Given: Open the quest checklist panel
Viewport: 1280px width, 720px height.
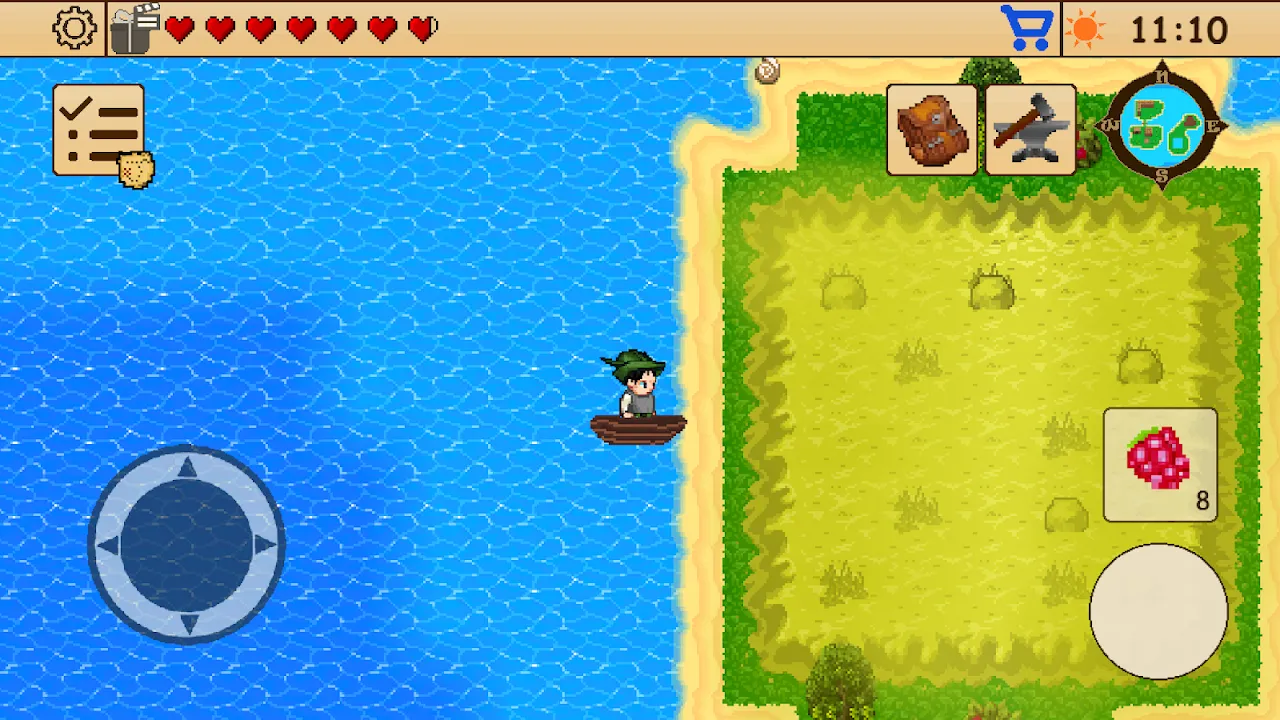Looking at the screenshot, I should point(99,128).
